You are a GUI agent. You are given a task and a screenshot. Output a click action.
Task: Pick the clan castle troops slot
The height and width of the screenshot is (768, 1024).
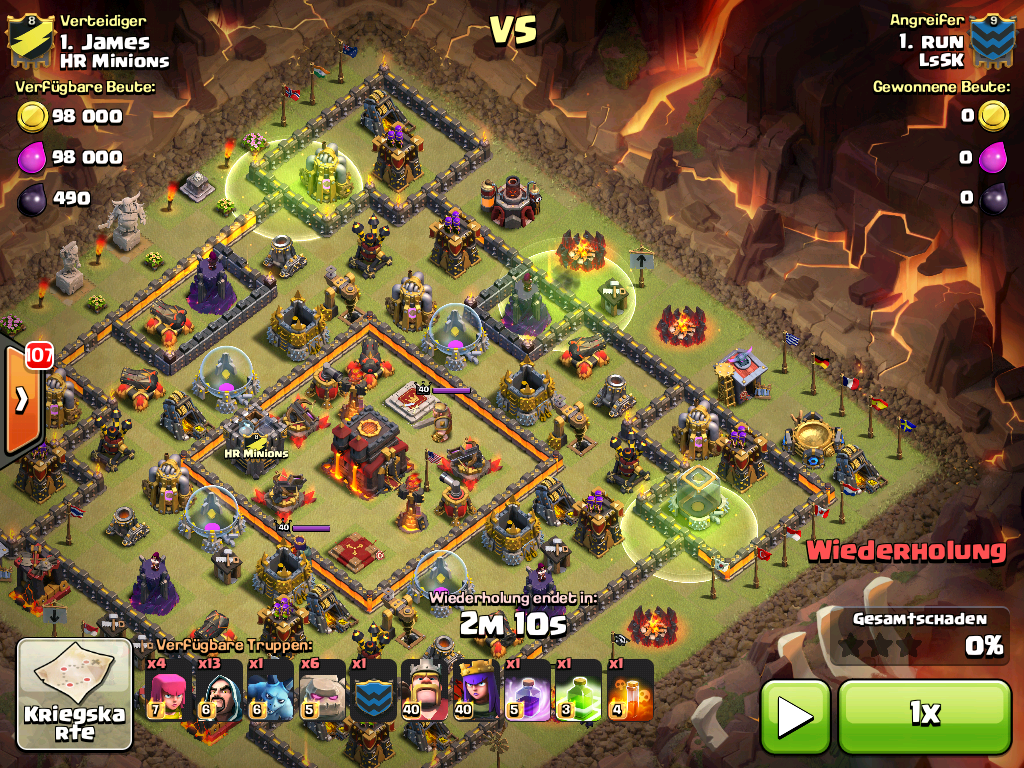(373, 690)
